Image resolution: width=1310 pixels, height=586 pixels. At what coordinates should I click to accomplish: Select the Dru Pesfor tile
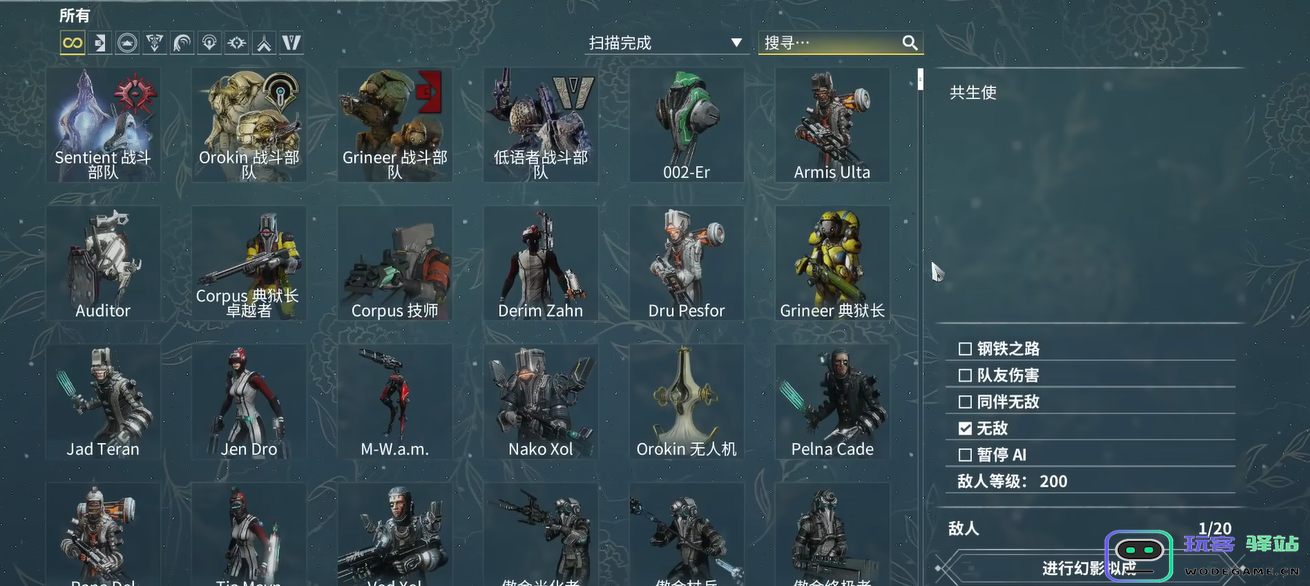pyautogui.click(x=687, y=263)
